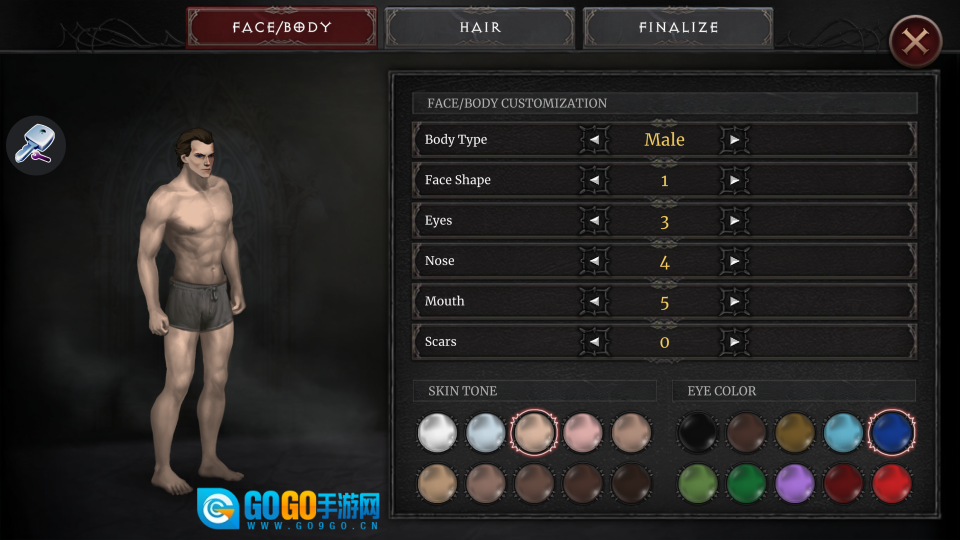Select the Face/Body tab
960x540 pixels.
click(281, 28)
